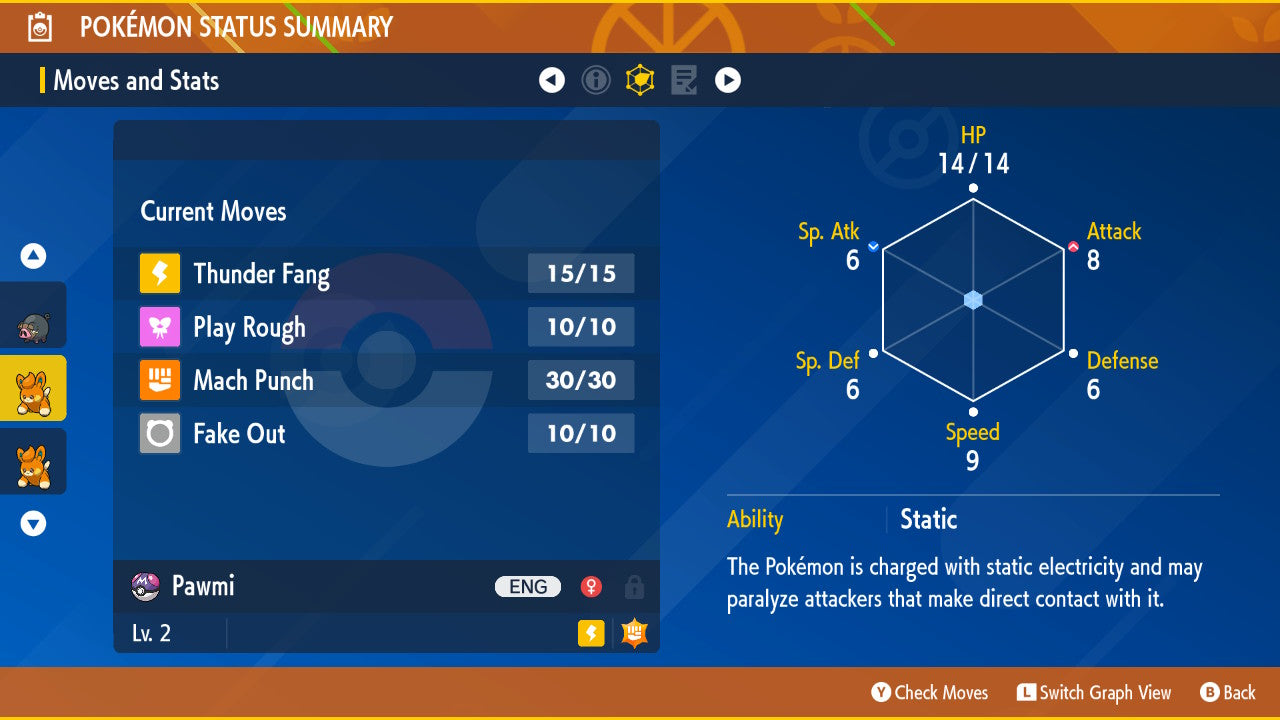Open the Moves and Stats hexagon tab
Image resolution: width=1280 pixels, height=720 pixels.
click(x=640, y=80)
